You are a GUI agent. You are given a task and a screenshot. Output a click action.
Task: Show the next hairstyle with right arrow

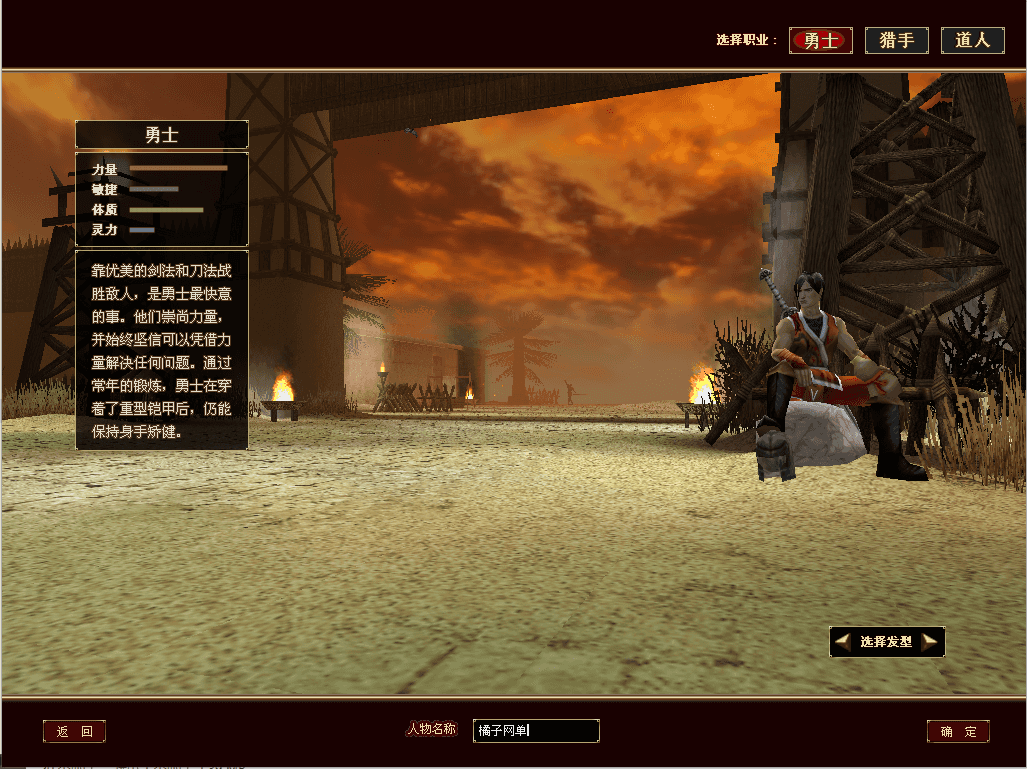[x=931, y=642]
